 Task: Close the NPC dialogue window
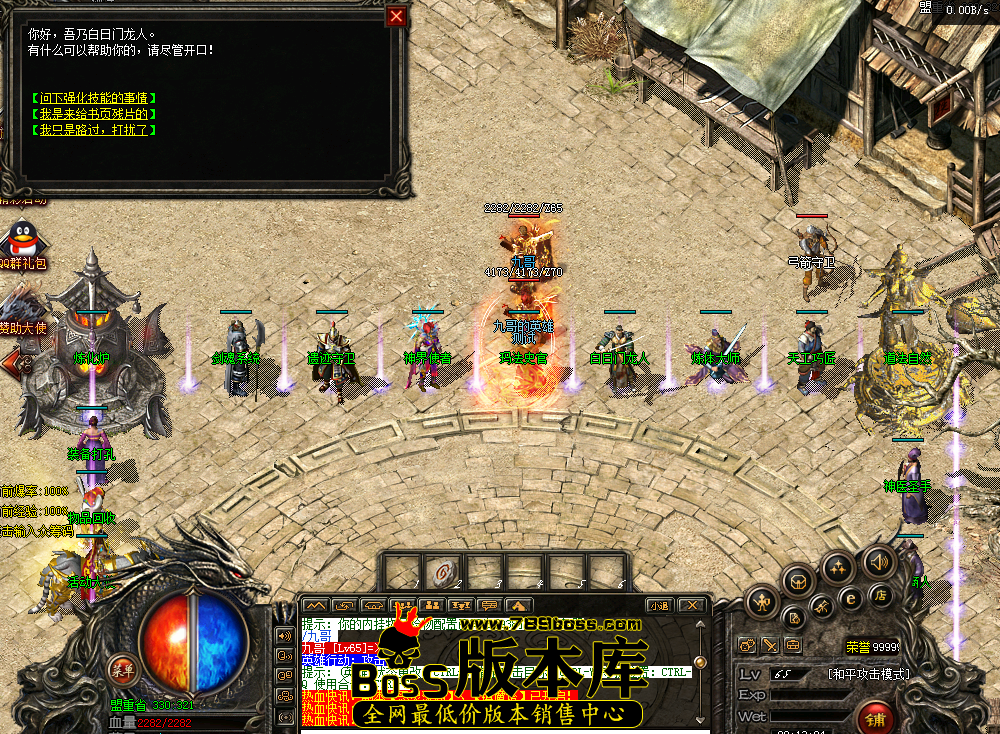pos(397,16)
